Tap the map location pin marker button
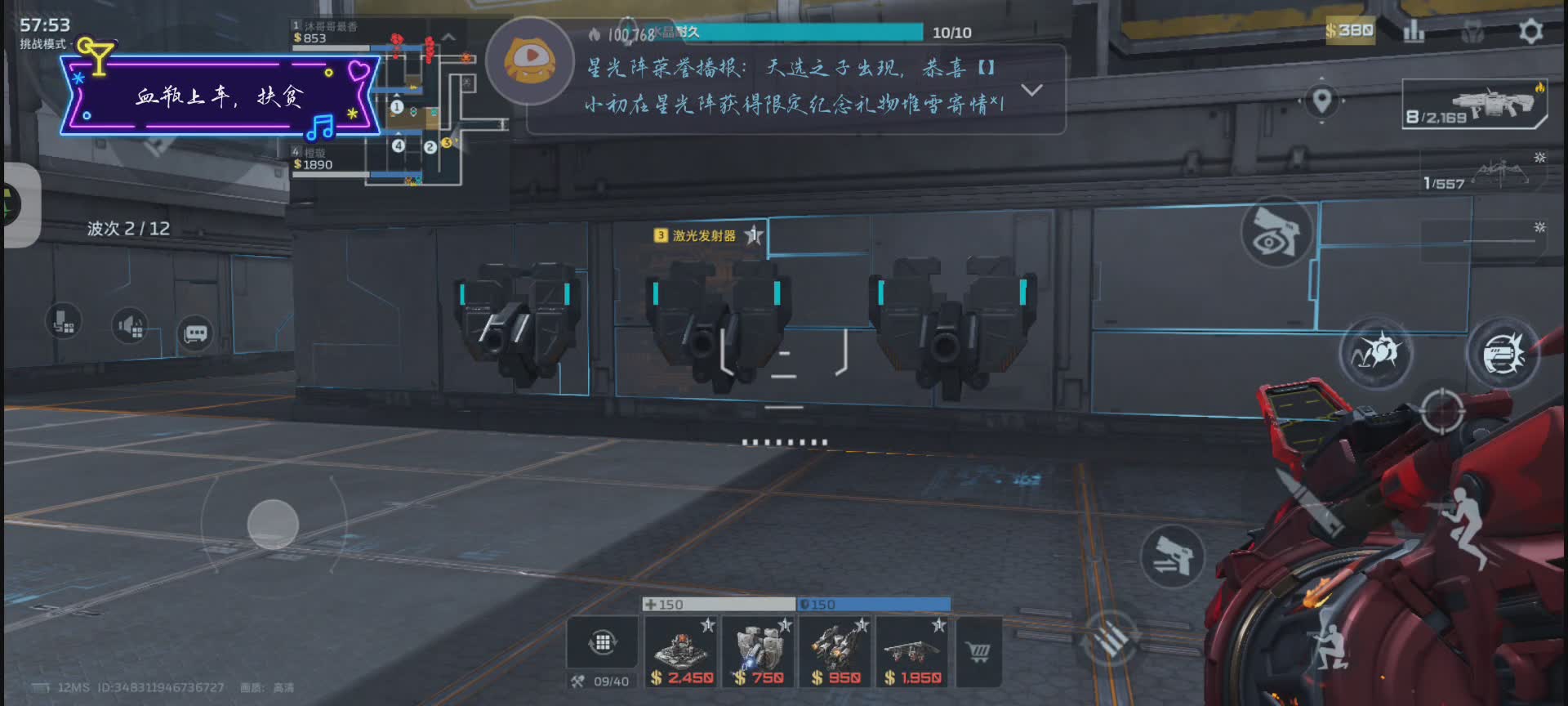Viewport: 1568px width, 706px height. click(x=1321, y=101)
